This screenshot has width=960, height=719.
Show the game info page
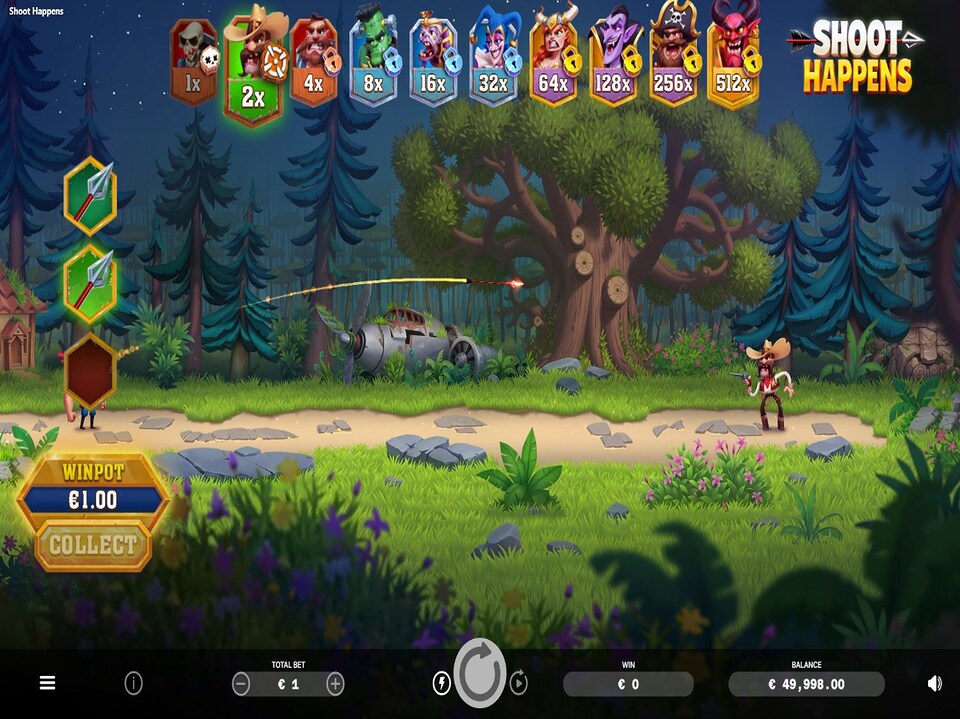point(133,683)
